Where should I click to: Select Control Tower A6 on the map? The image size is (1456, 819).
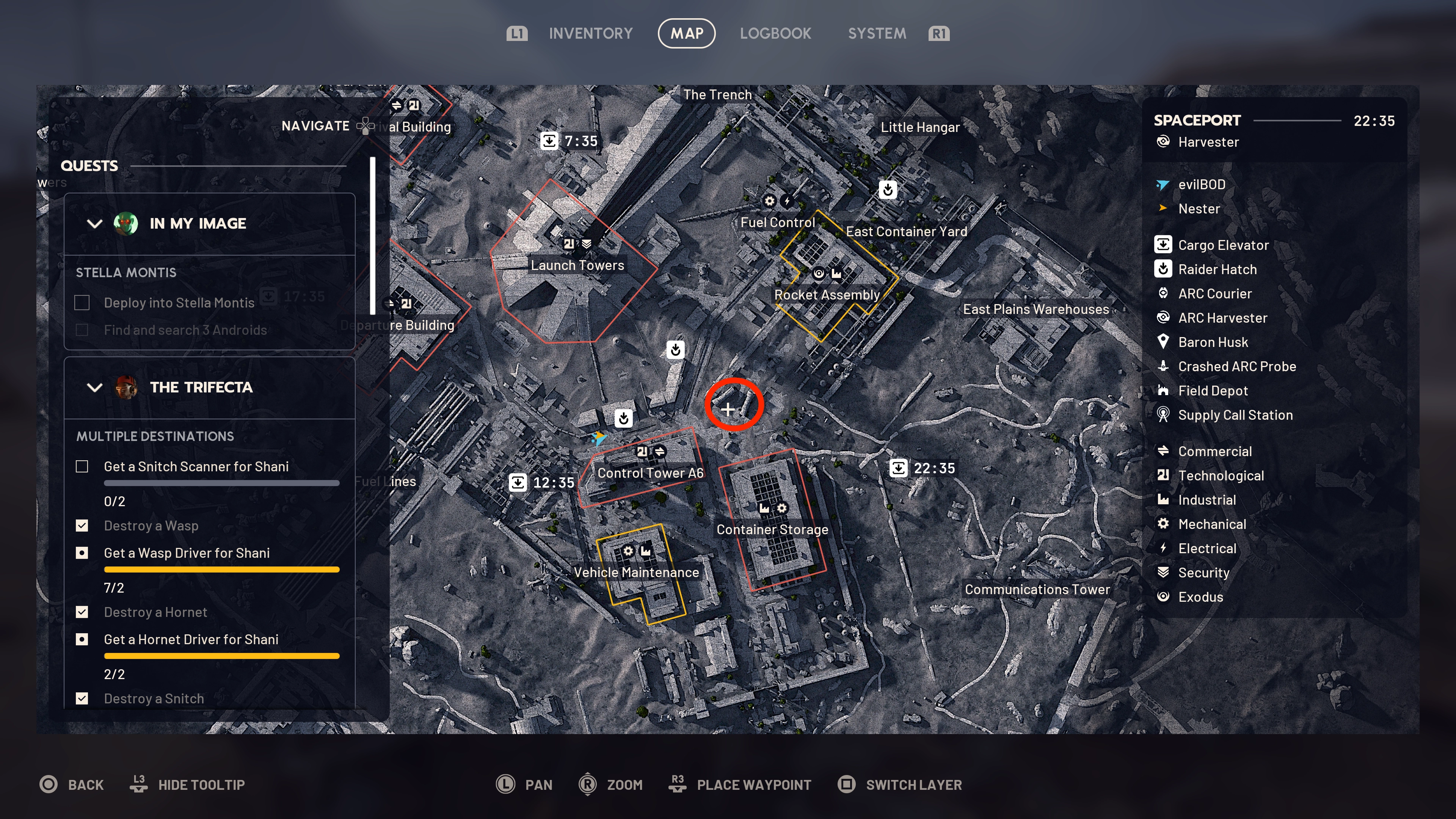650,473
